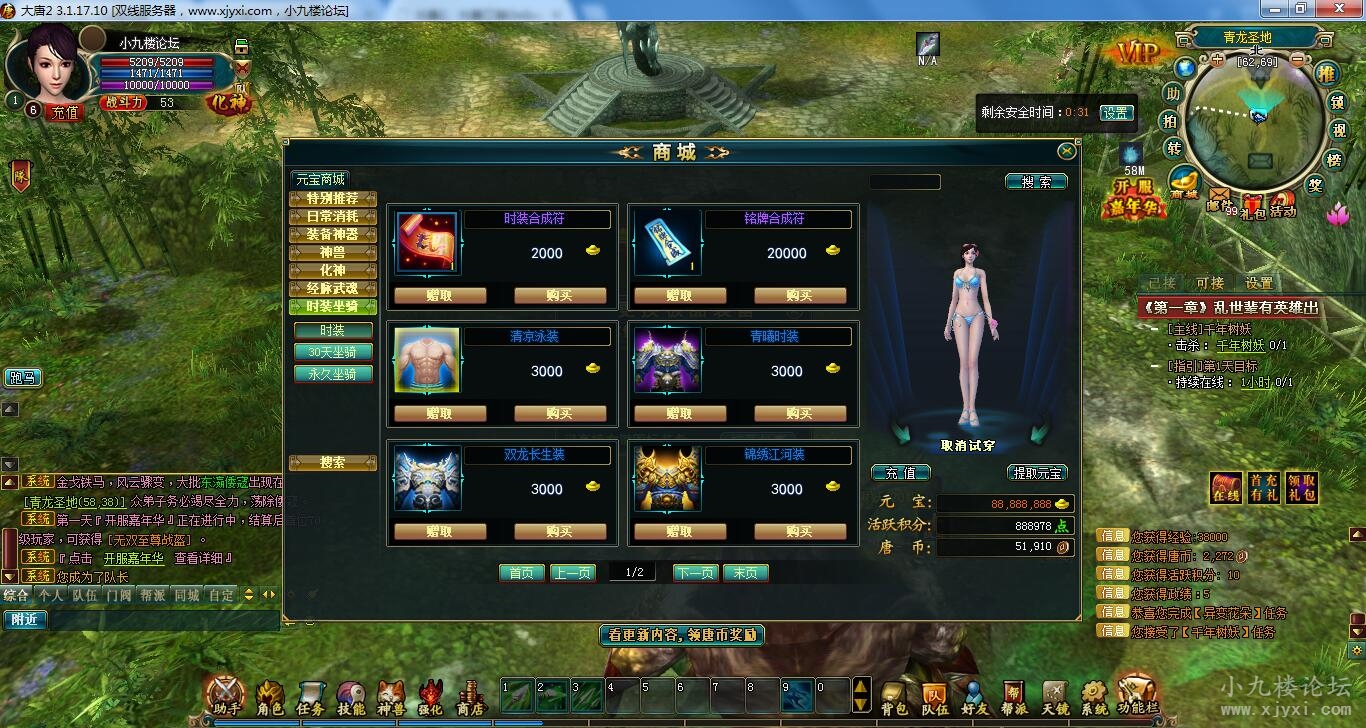Withdraw ingots with 提取元宝
This screenshot has width=1366, height=728.
(x=1037, y=473)
